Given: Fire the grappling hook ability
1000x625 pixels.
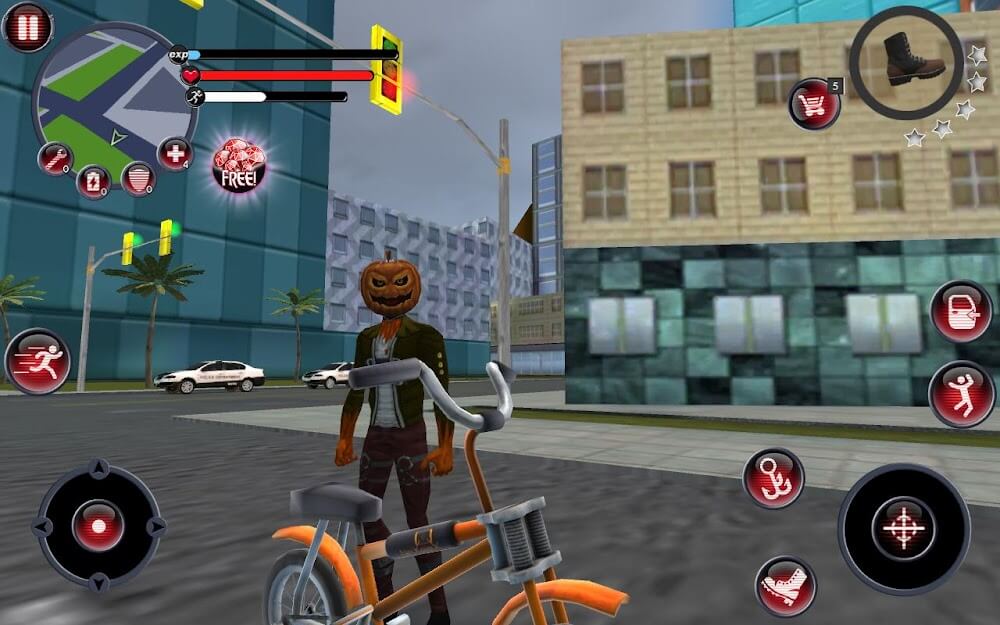Looking at the screenshot, I should (773, 477).
